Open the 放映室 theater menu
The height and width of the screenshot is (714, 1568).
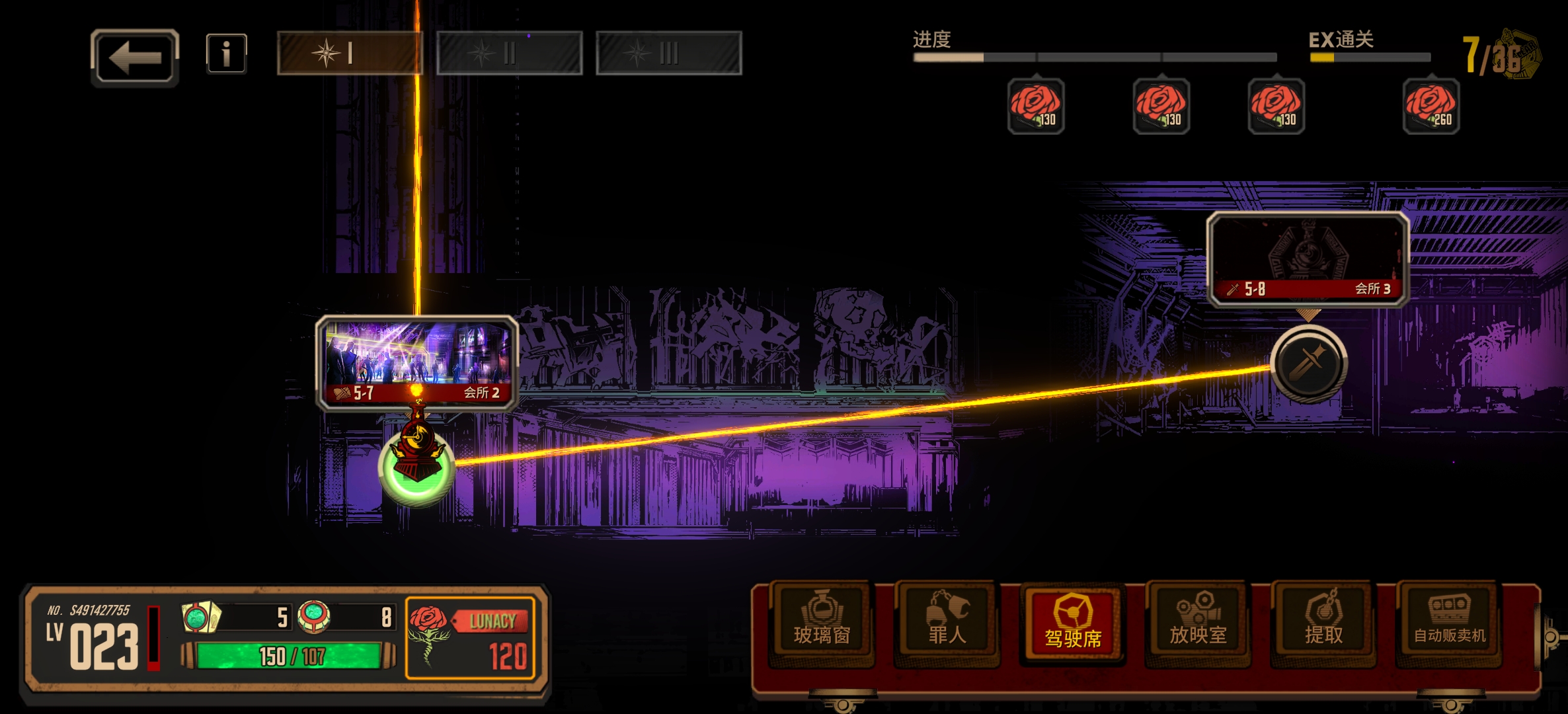pyautogui.click(x=1198, y=623)
